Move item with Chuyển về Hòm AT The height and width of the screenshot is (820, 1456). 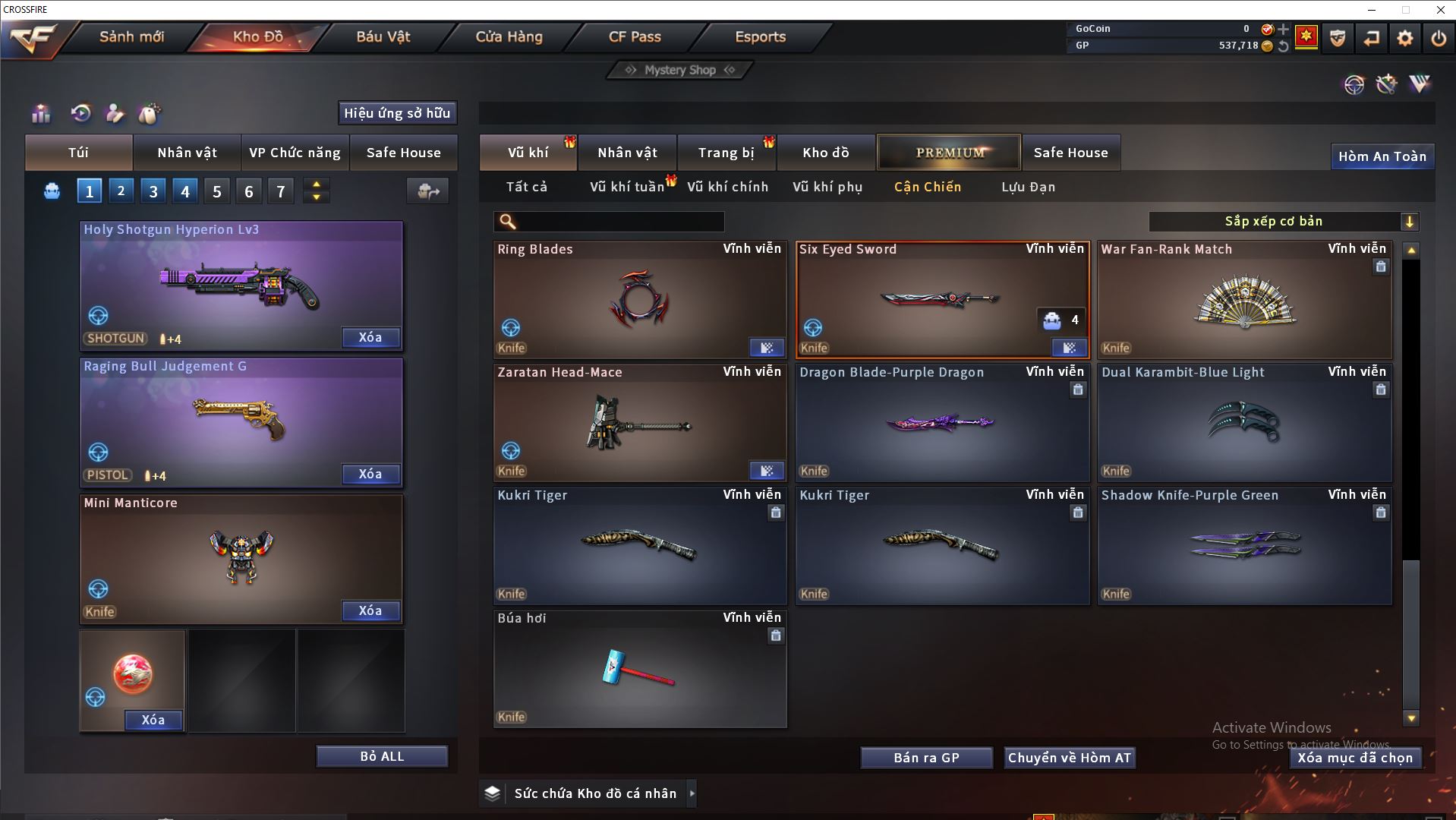click(1069, 758)
